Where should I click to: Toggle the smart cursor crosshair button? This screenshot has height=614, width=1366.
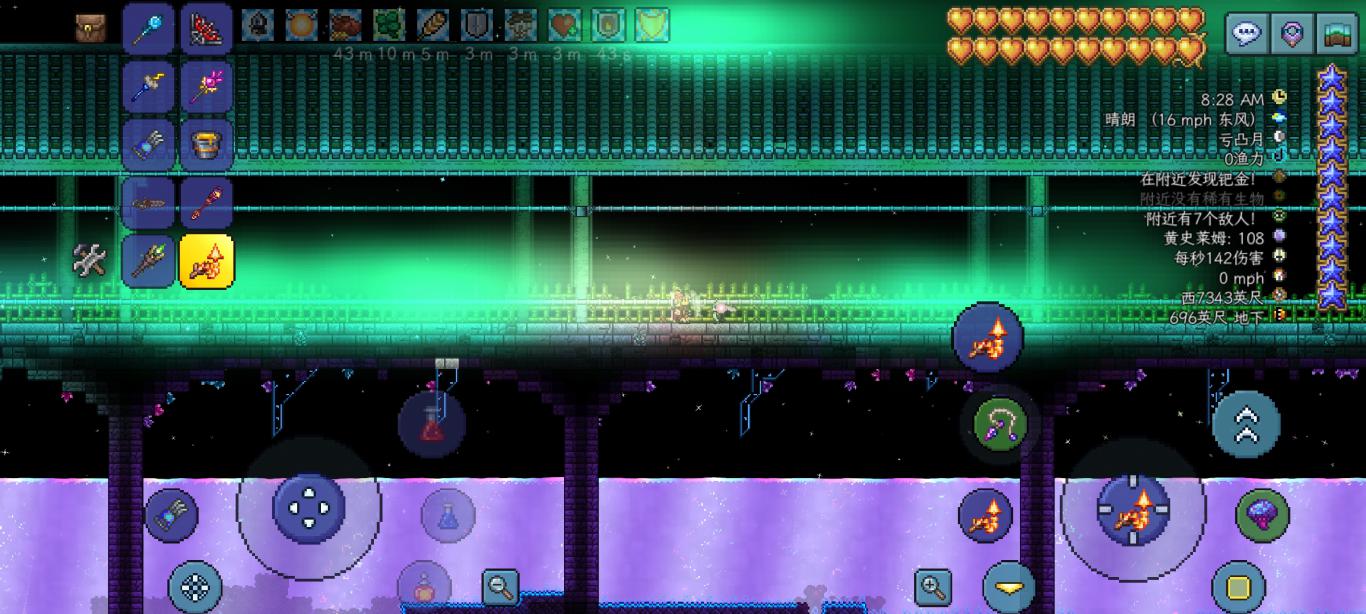pos(196,587)
